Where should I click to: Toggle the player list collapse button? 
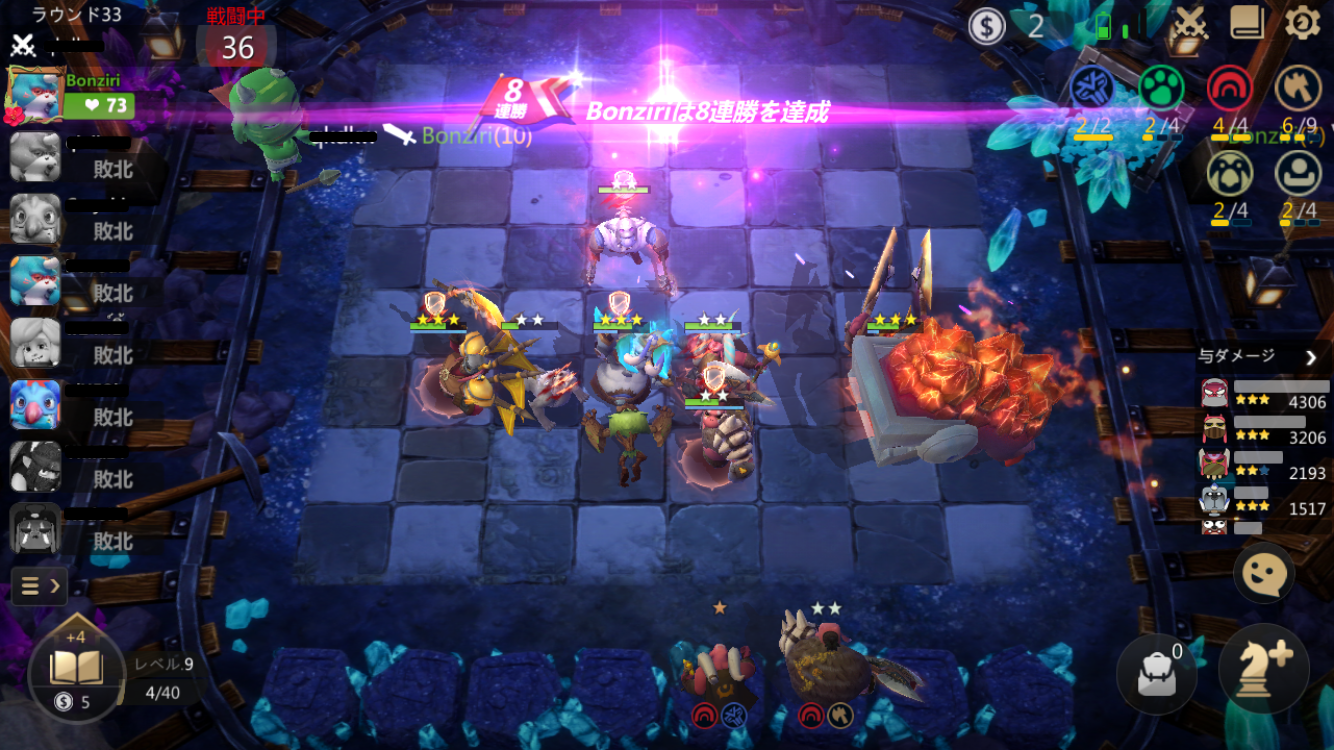pyautogui.click(x=39, y=585)
